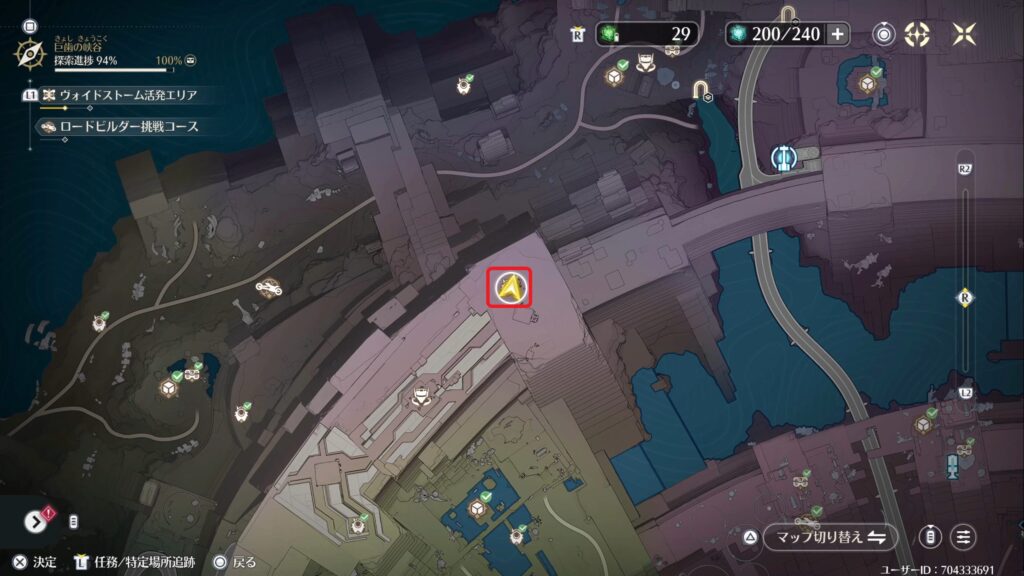The height and width of the screenshot is (576, 1024).
Task: Click the arrow icon with red alert
Action: pyautogui.click(x=37, y=521)
